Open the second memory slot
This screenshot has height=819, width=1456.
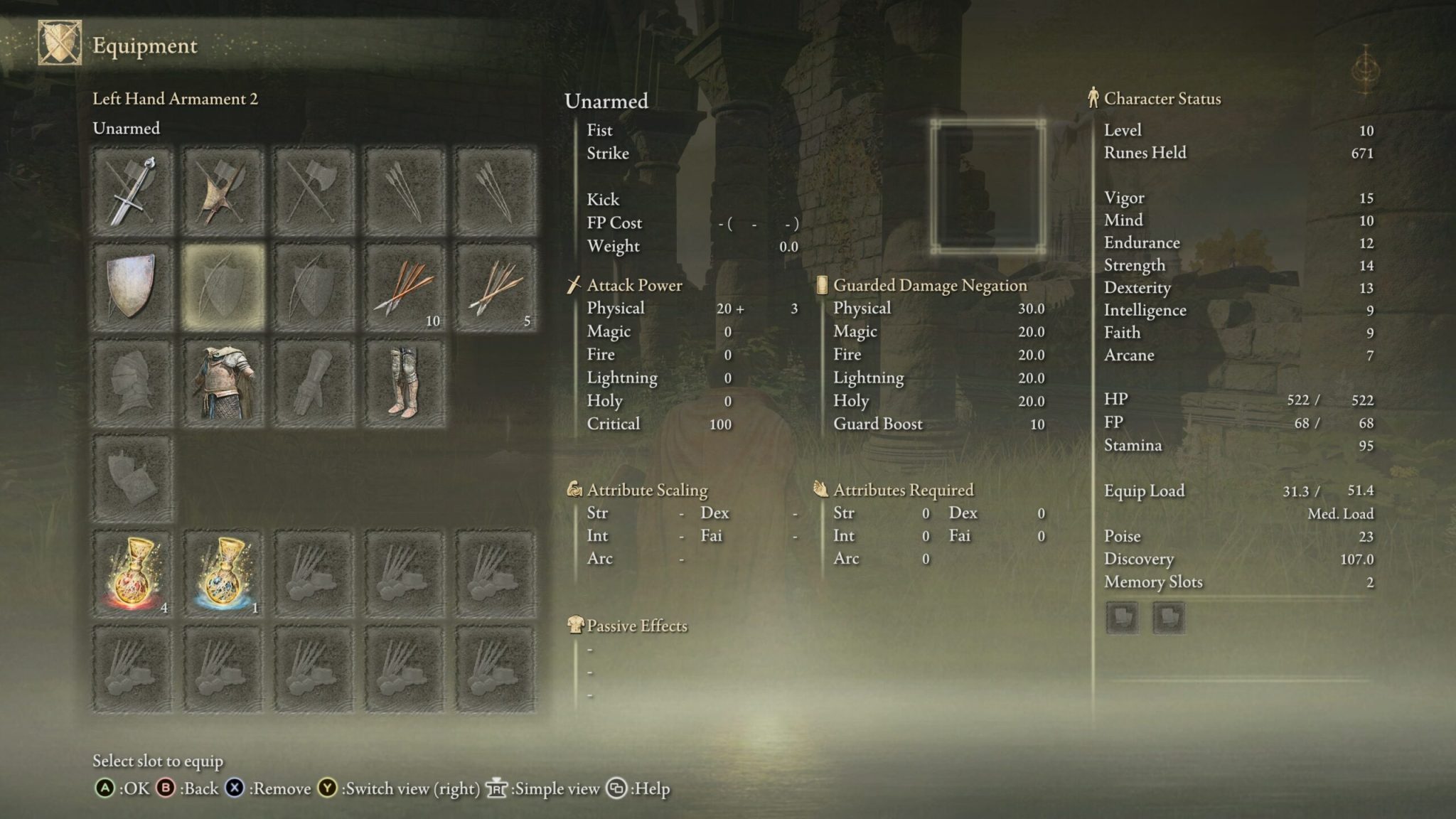[x=1168, y=618]
